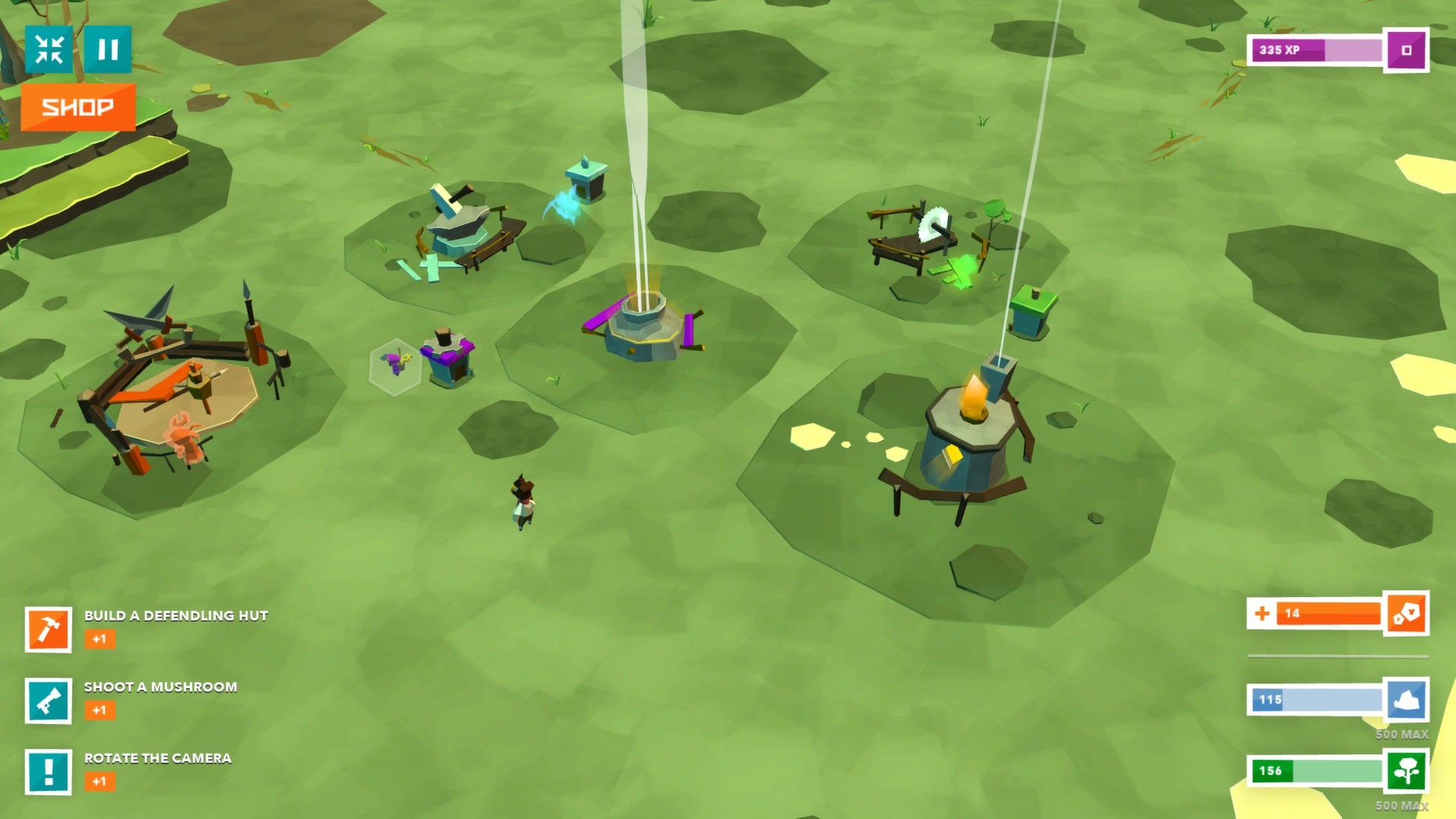Pause the game
This screenshot has width=1456, height=819.
pos(108,50)
